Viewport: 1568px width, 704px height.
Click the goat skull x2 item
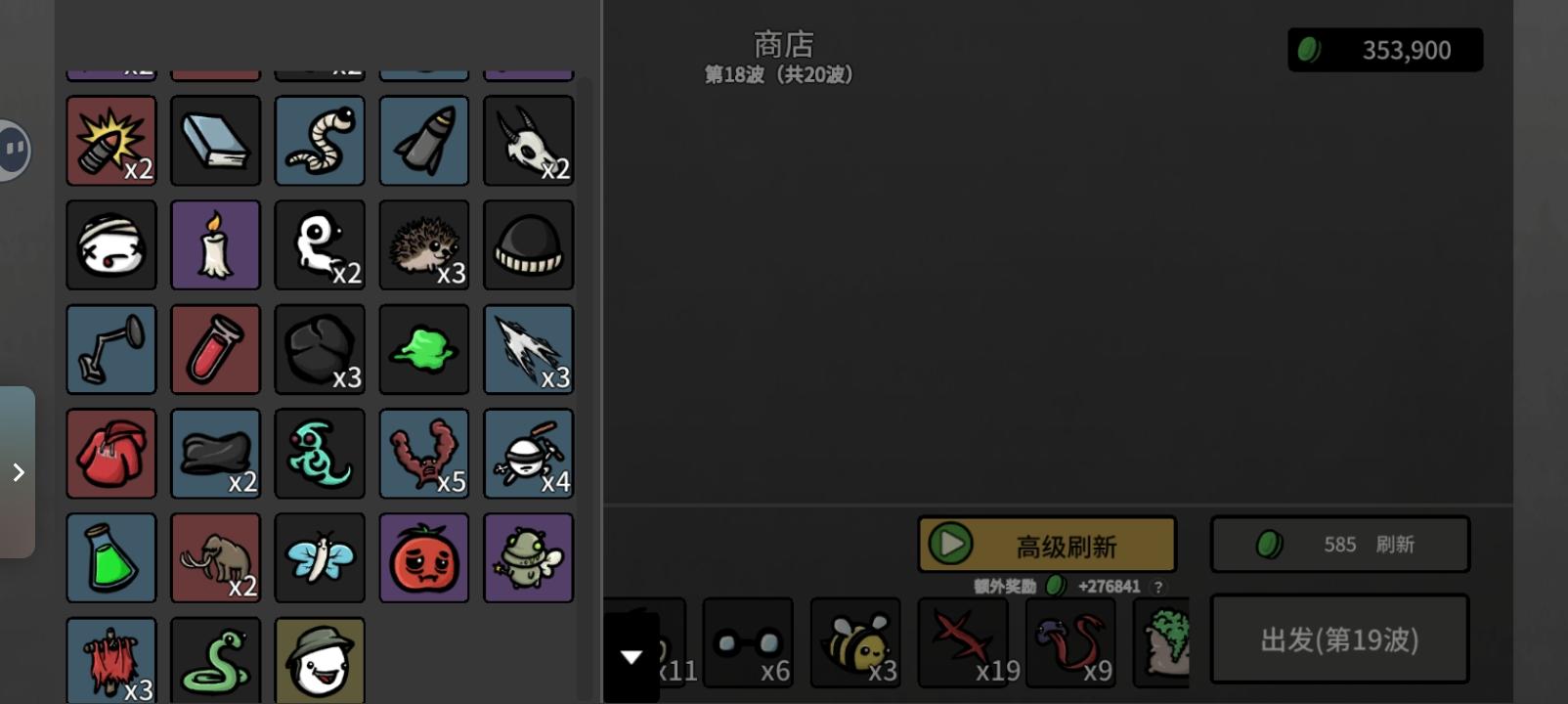(528, 140)
